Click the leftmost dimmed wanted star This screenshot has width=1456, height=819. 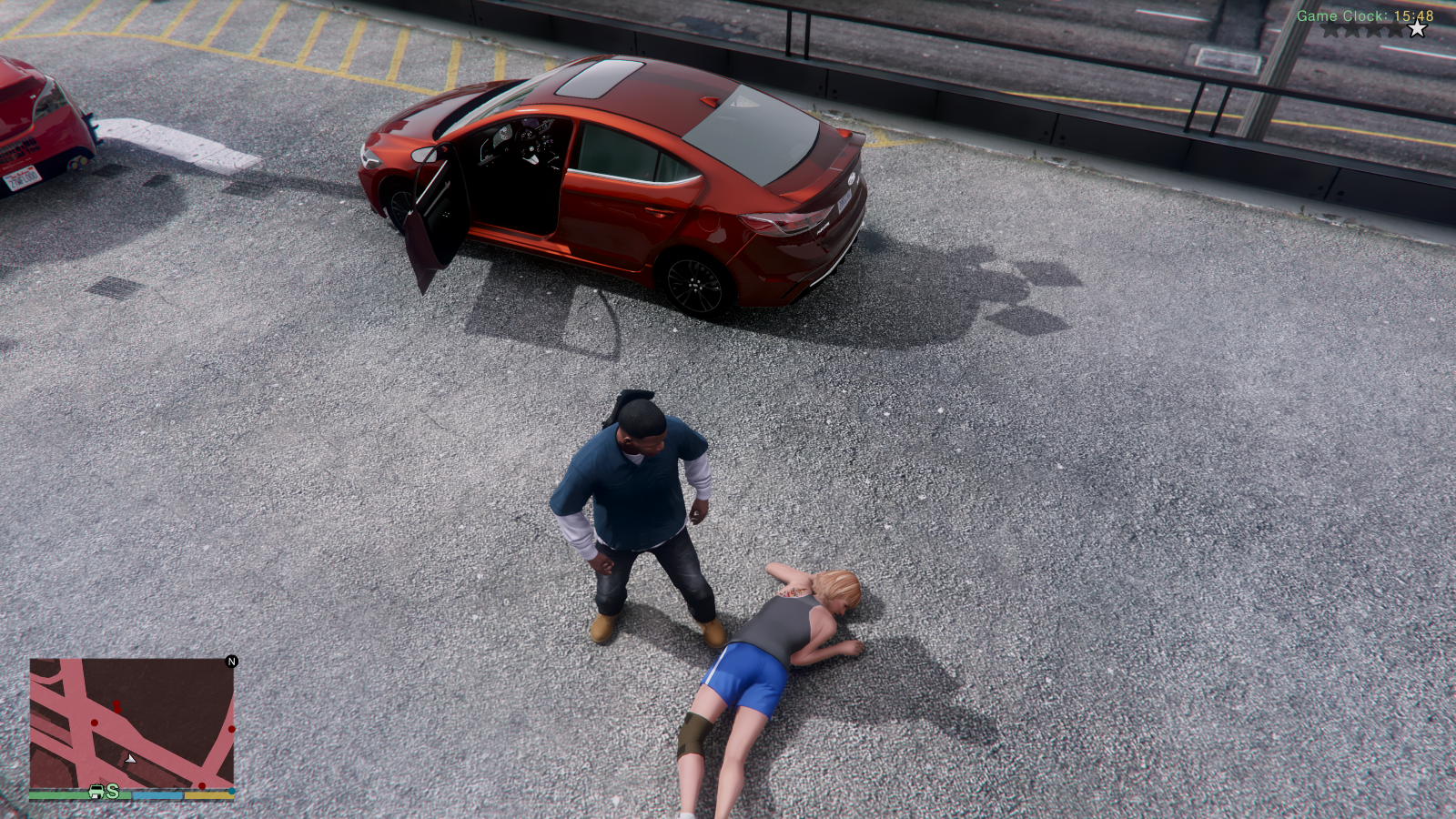(x=1328, y=30)
